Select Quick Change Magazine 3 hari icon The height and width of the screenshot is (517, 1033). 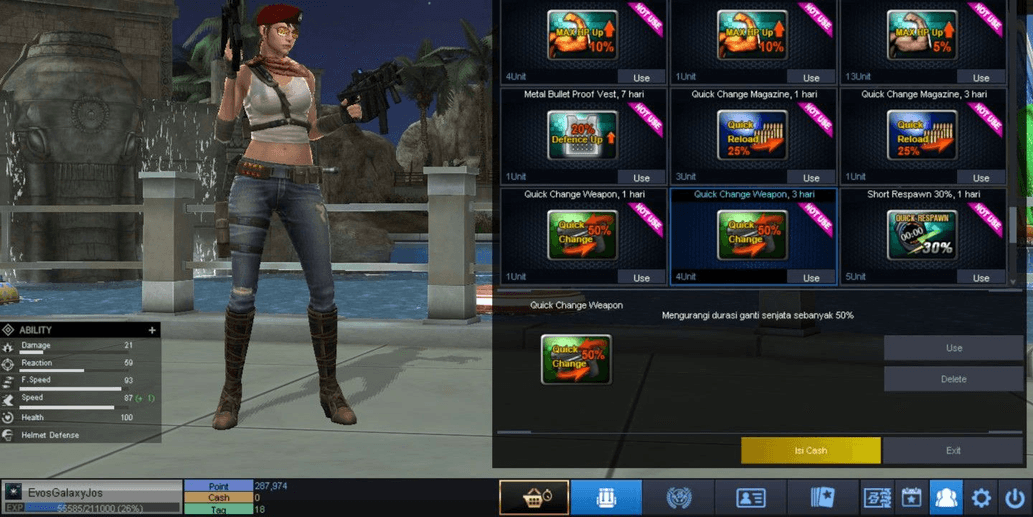(921, 136)
